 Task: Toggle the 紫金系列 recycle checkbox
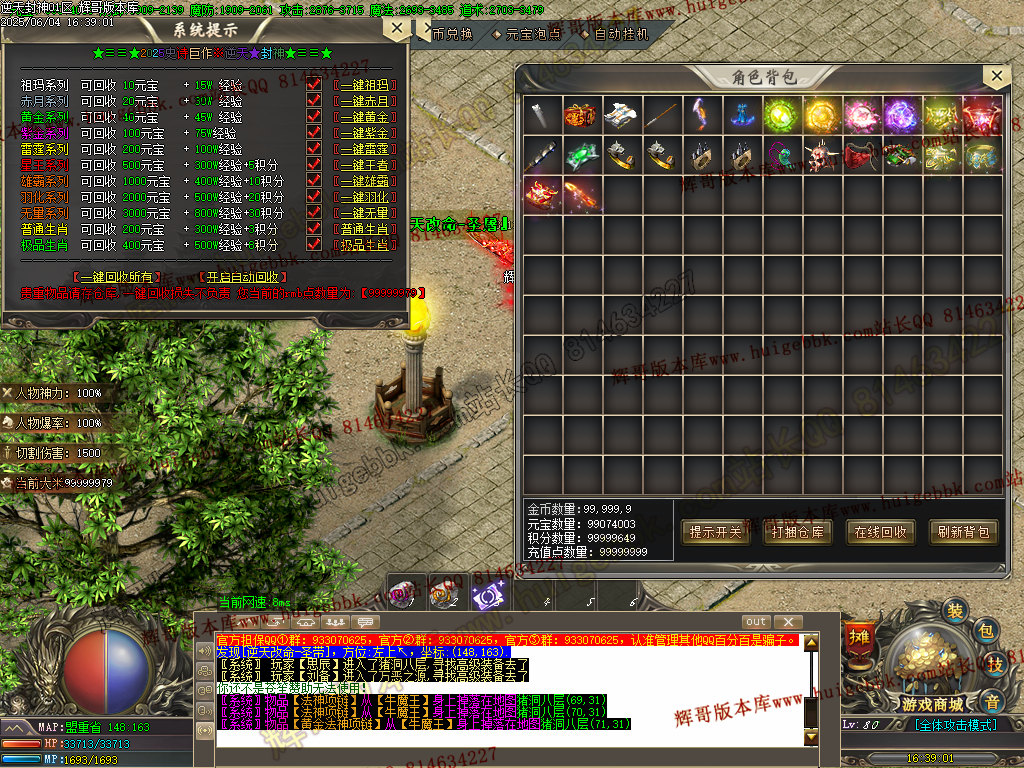(x=314, y=133)
